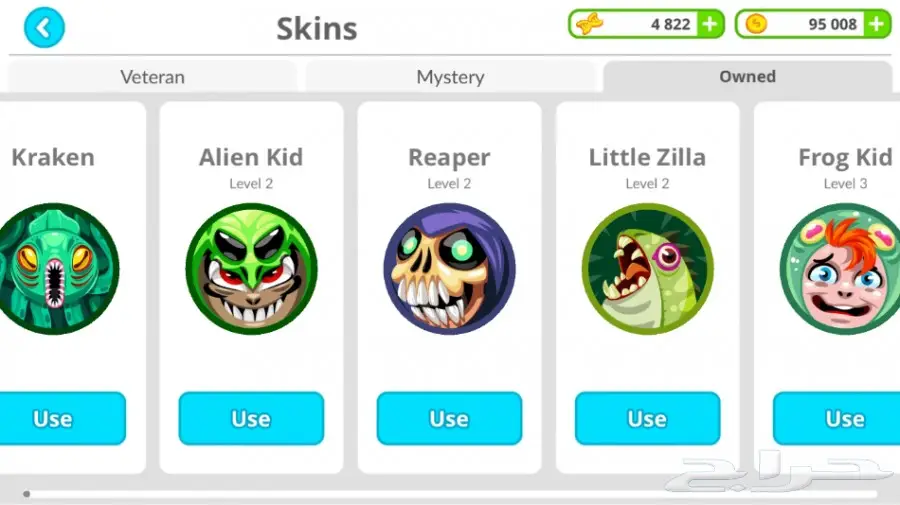Viewport: 900px width, 505px height.
Task: Add more DNA with the plus button
Action: (709, 24)
